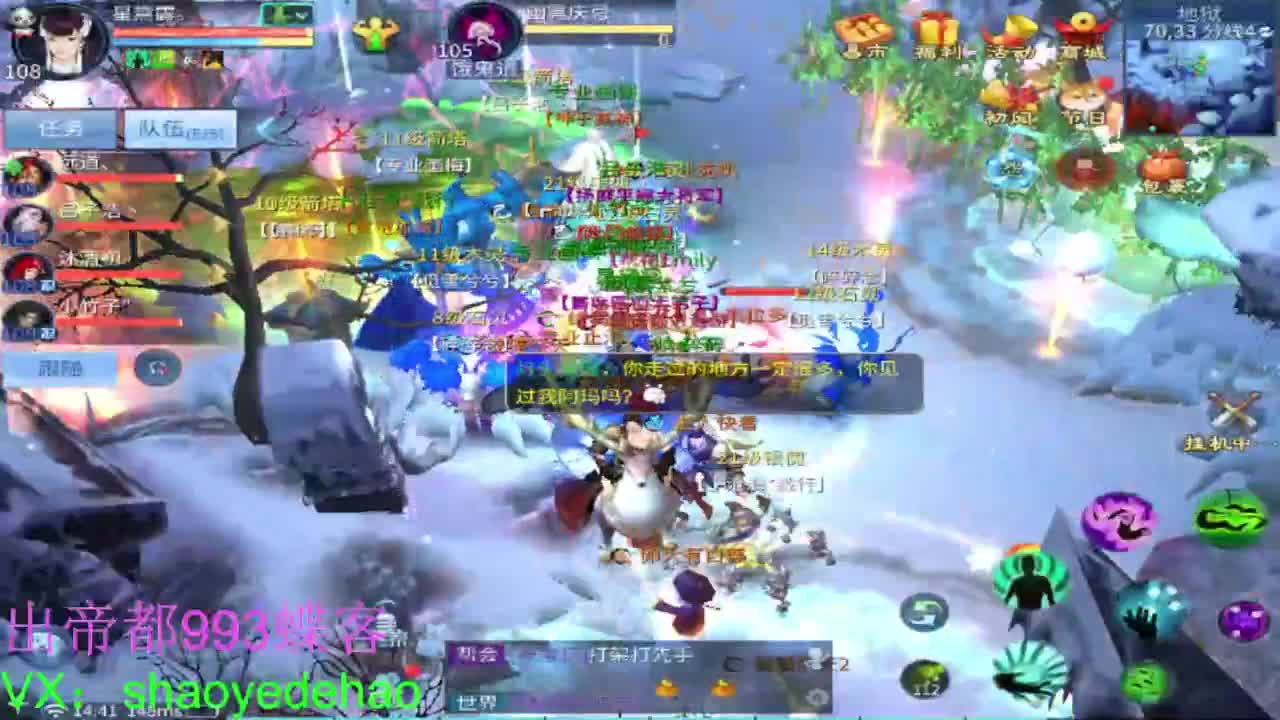Switch to the 队伍(招募) tab

(178, 129)
